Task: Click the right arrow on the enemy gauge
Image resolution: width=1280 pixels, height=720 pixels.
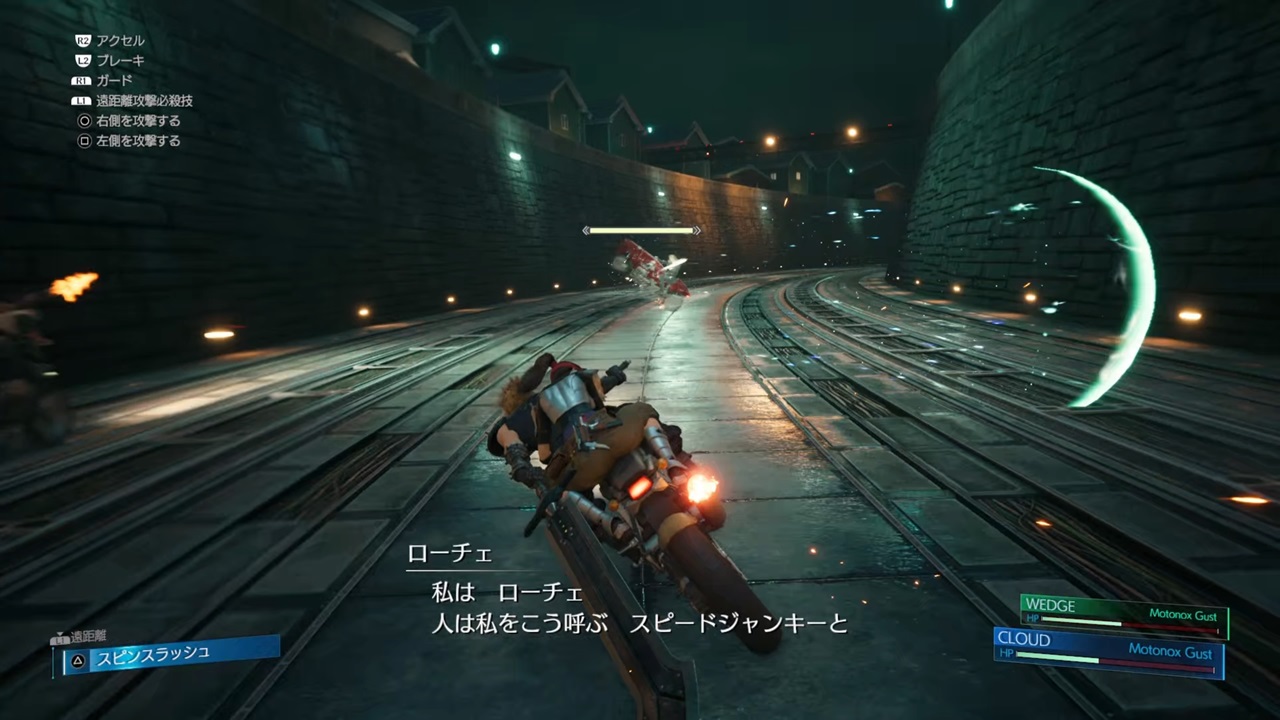Action: click(x=696, y=230)
